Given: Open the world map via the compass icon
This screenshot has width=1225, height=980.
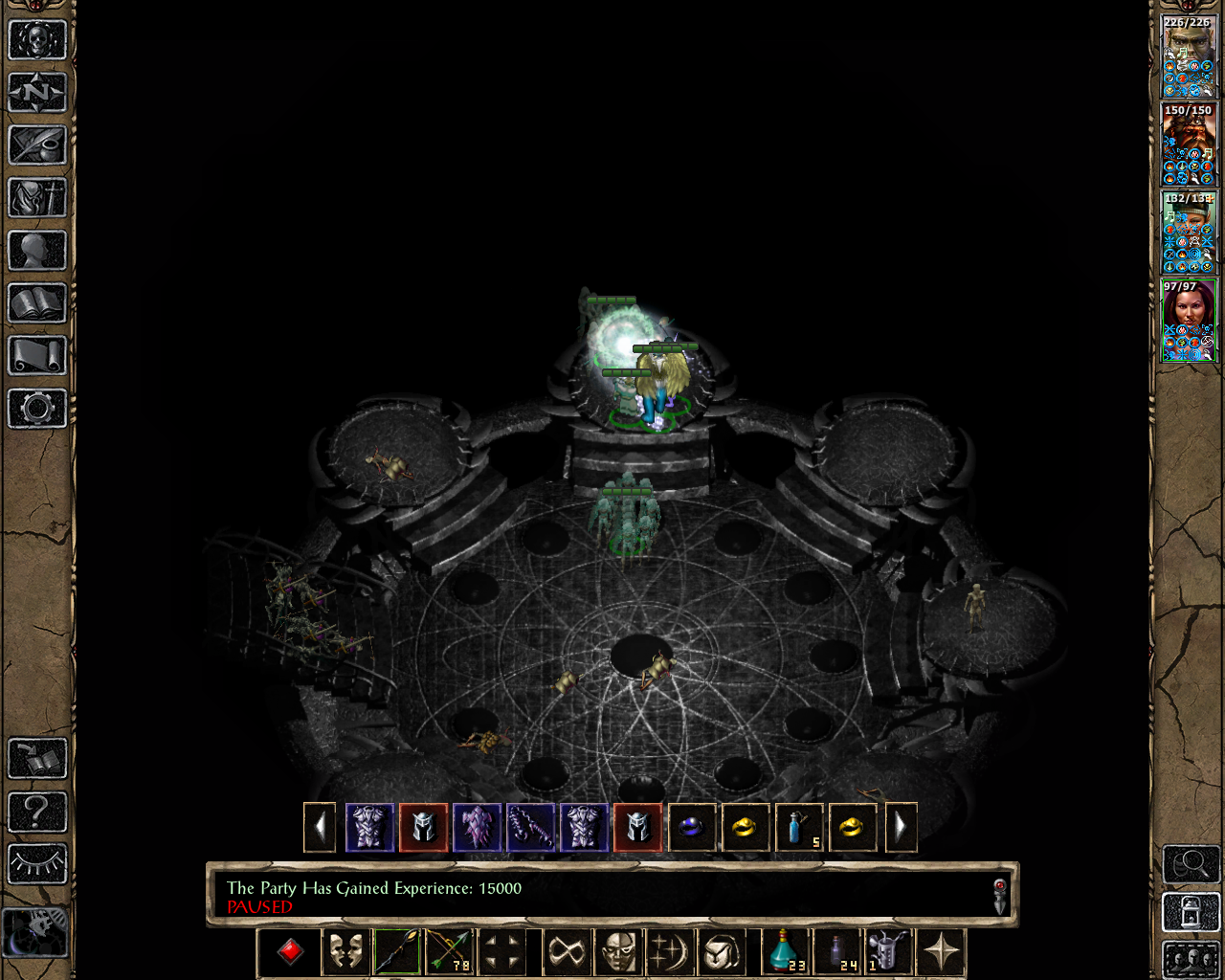Looking at the screenshot, I should click(36, 92).
